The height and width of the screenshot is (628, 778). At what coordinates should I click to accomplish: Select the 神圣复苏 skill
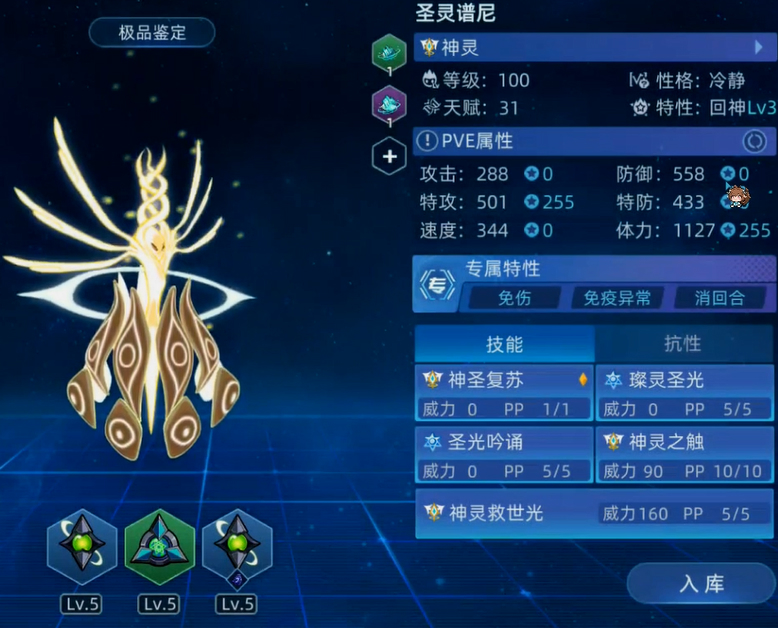pyautogui.click(x=504, y=394)
